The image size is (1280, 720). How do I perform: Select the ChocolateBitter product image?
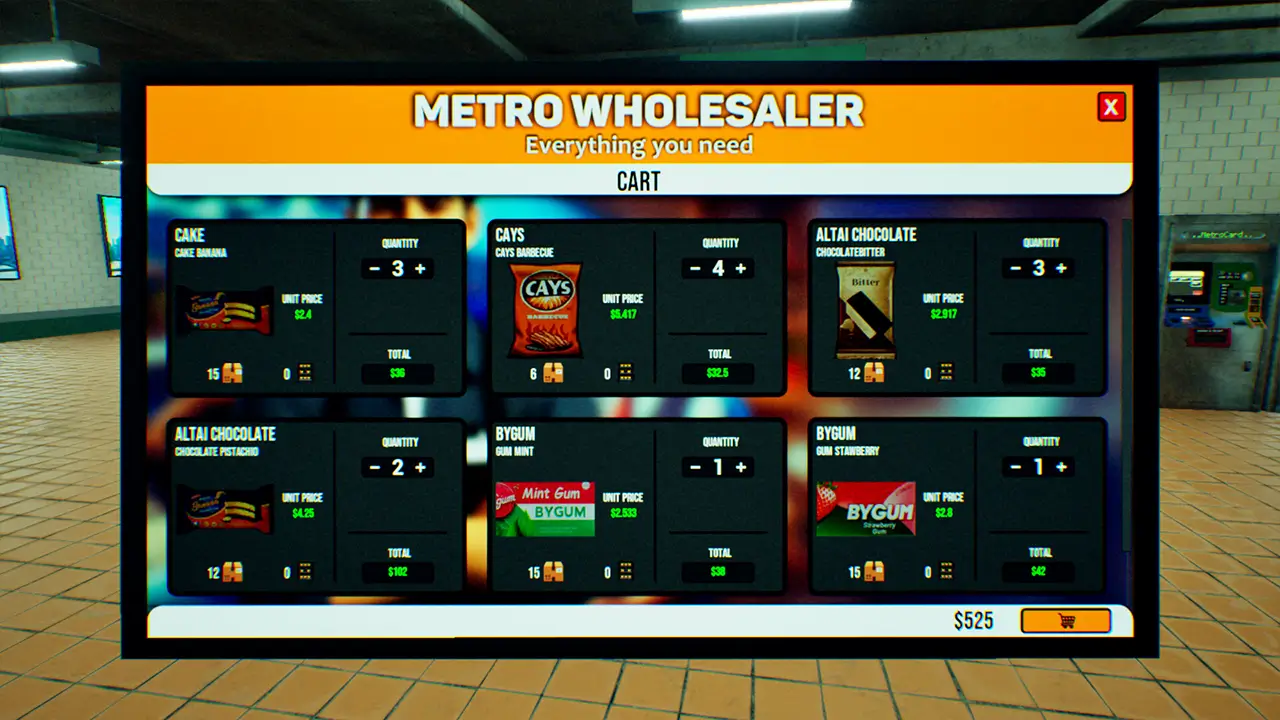866,312
